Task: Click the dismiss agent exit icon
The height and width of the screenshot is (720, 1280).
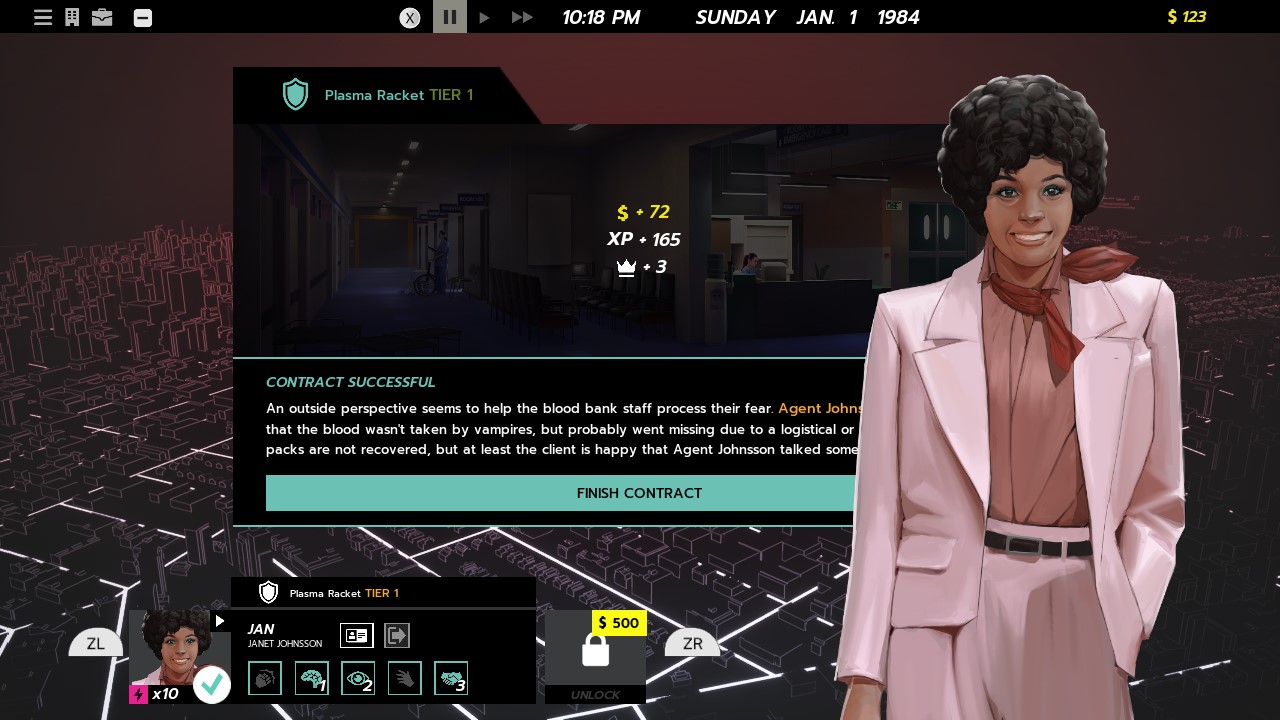Action: click(x=397, y=635)
